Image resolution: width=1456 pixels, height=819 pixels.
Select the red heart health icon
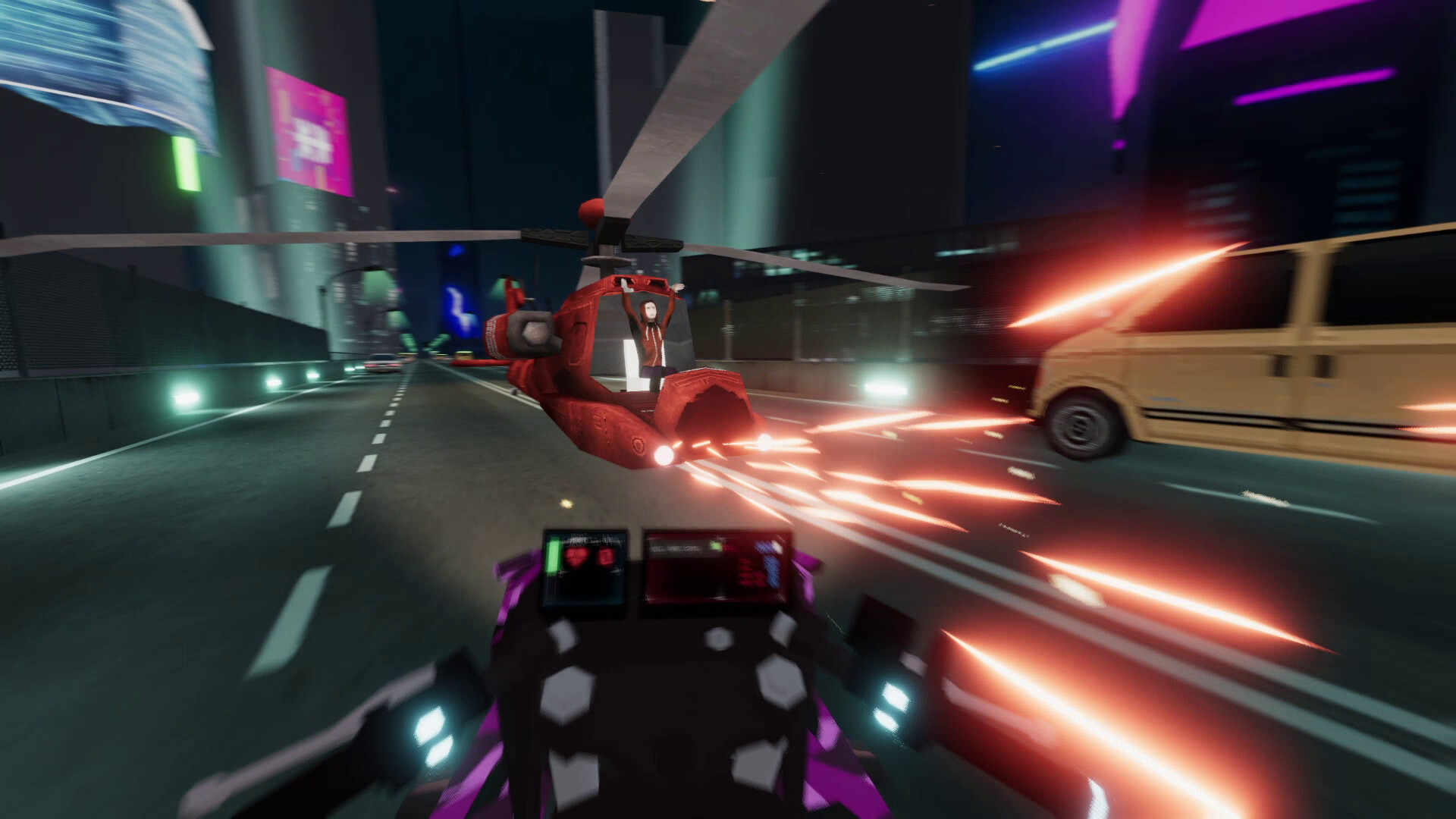point(576,557)
